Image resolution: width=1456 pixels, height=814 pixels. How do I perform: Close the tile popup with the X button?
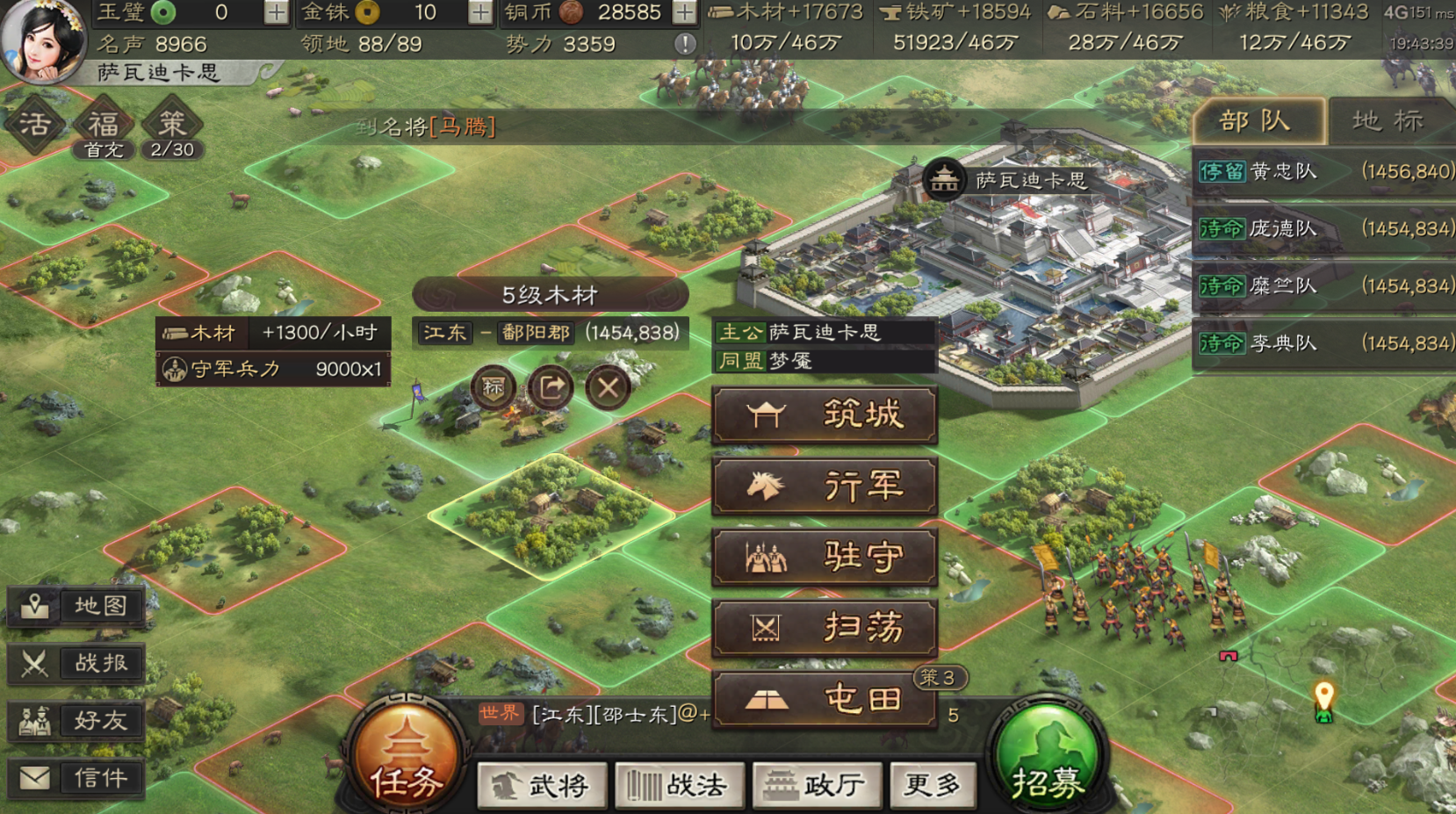[607, 386]
